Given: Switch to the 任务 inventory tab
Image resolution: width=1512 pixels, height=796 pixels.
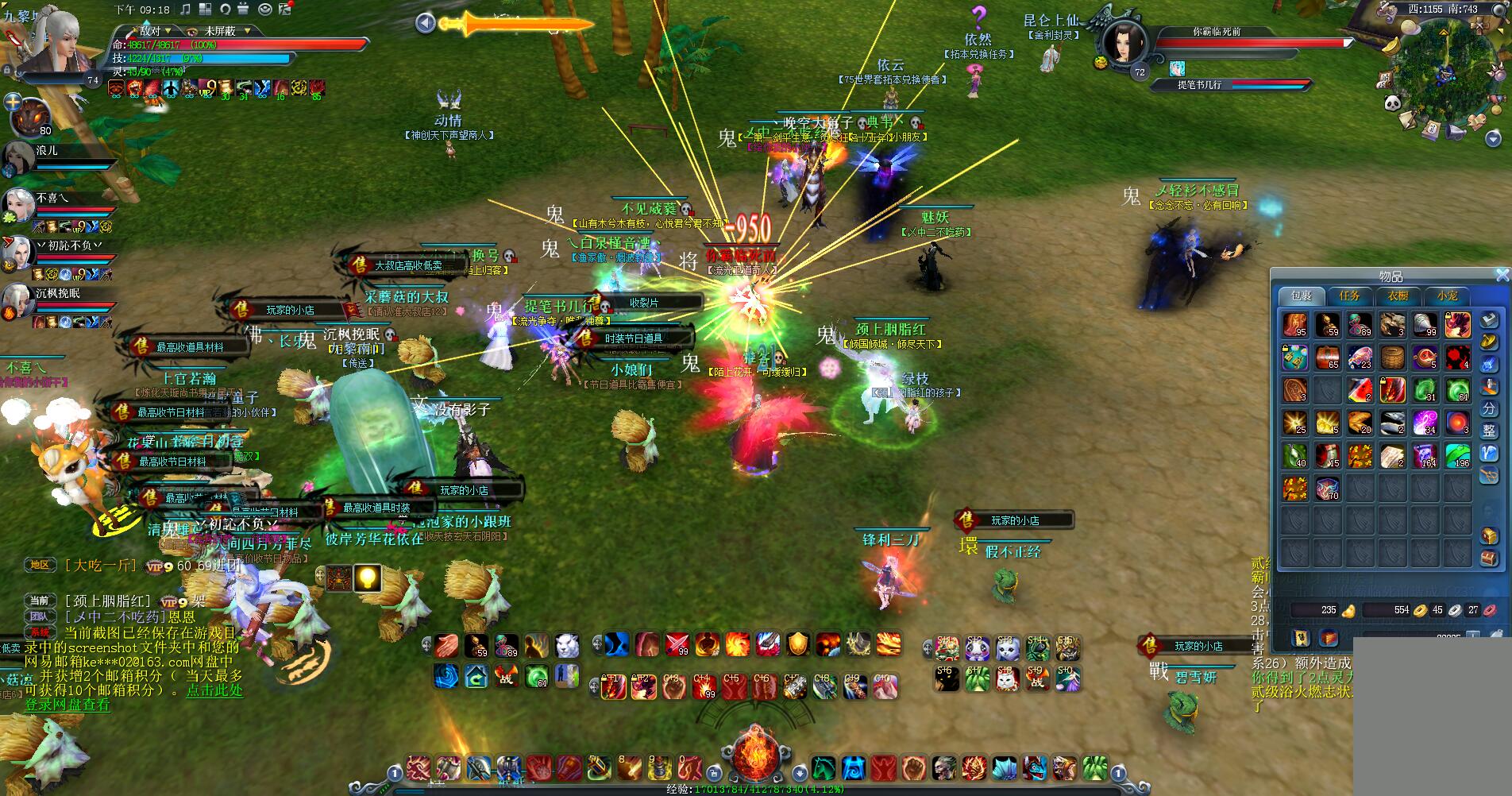Looking at the screenshot, I should coord(1349,296).
